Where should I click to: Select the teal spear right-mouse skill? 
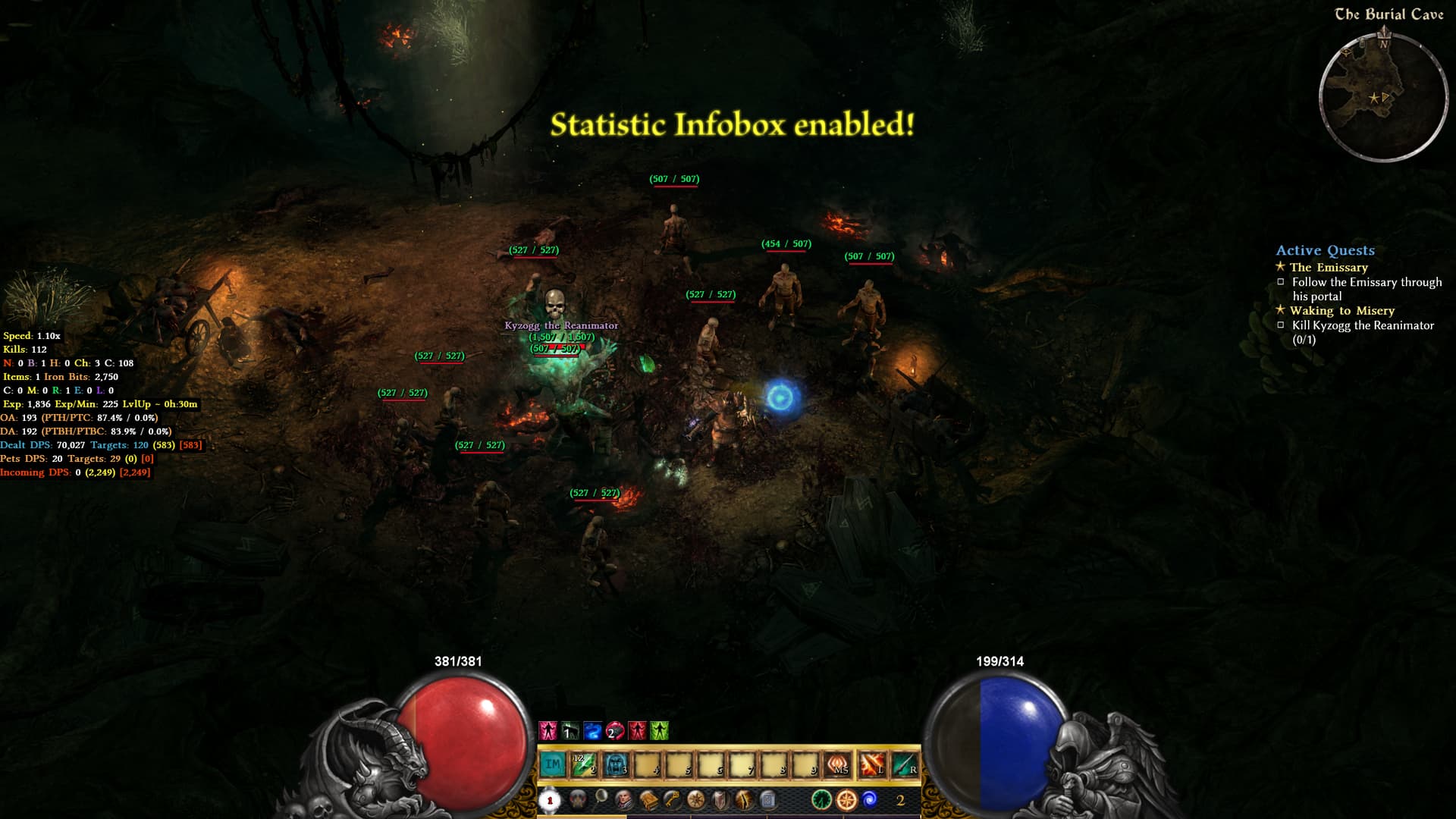click(x=905, y=764)
